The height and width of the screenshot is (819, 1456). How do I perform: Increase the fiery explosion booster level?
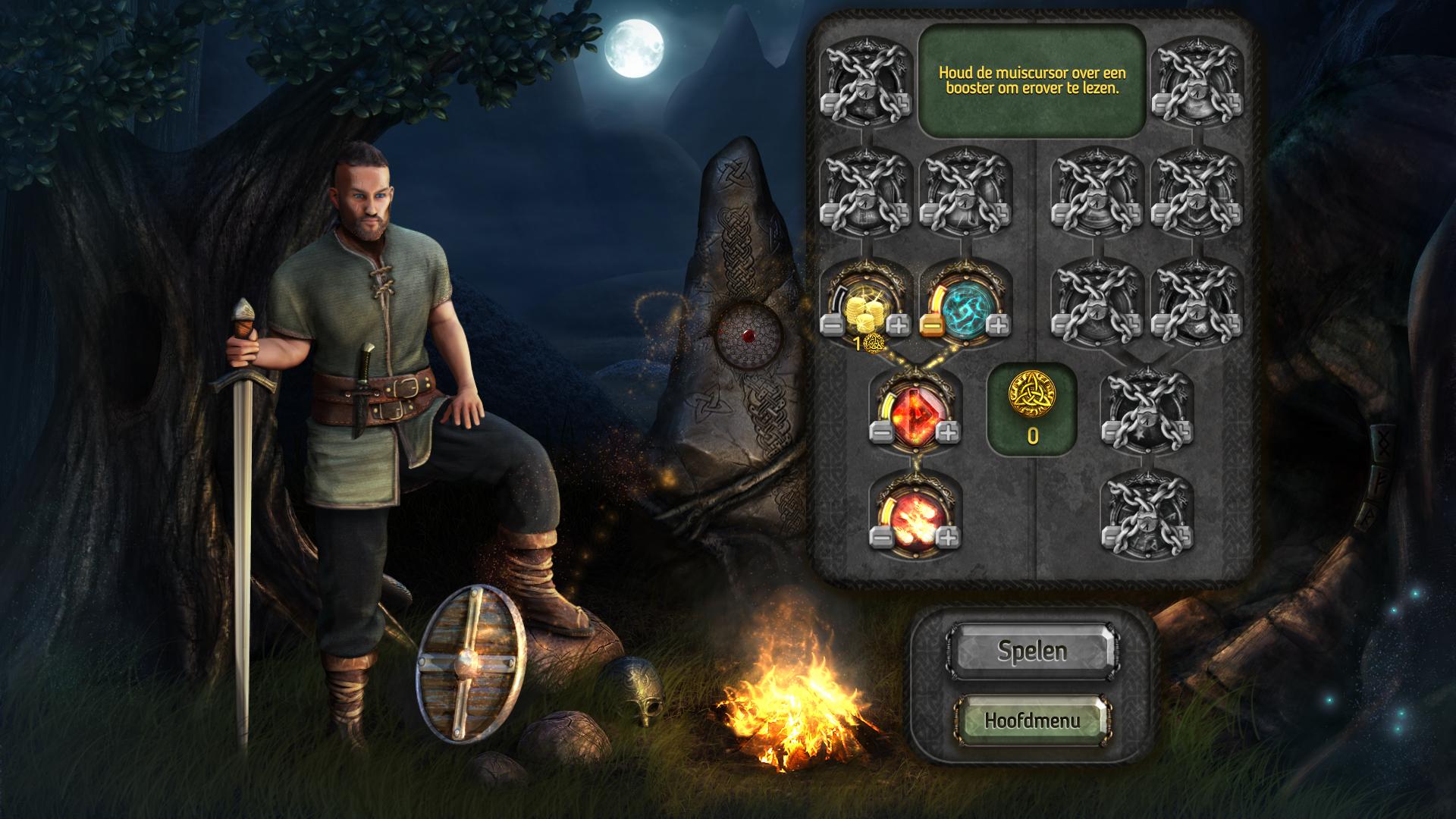[x=948, y=538]
